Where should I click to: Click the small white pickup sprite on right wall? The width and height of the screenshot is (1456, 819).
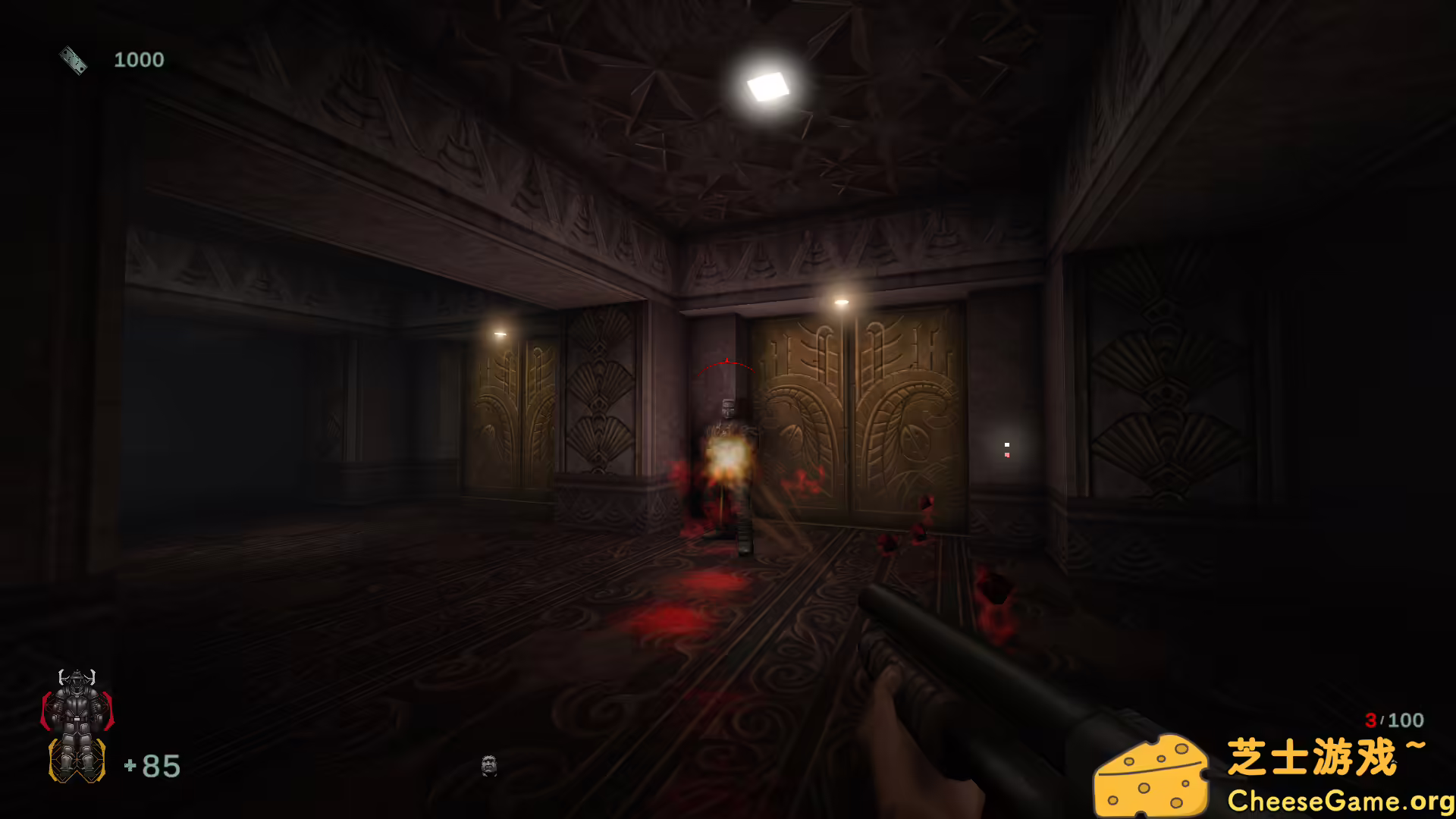pyautogui.click(x=1007, y=444)
